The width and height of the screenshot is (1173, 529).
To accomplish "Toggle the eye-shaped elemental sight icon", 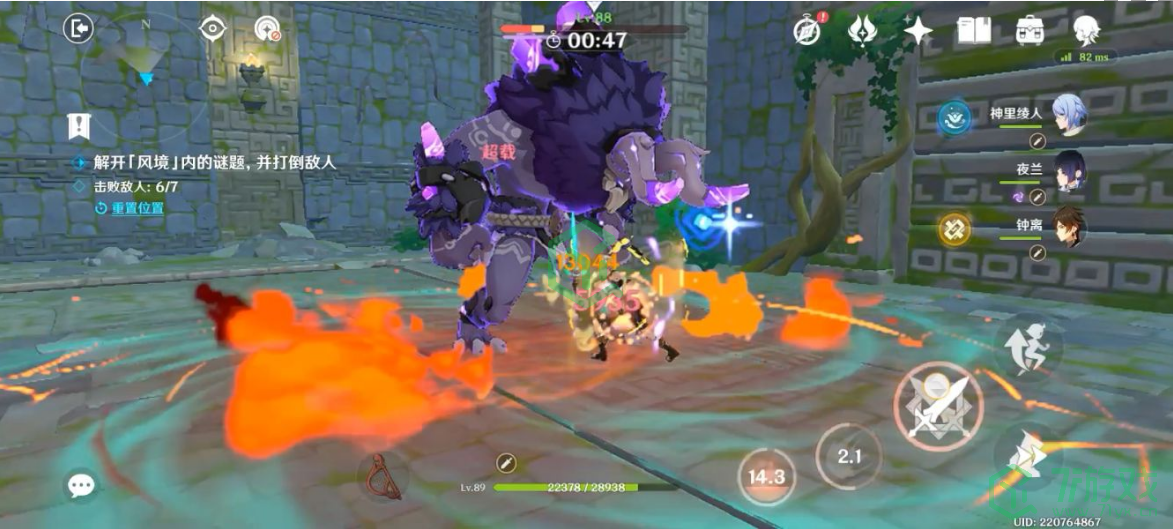I will pyautogui.click(x=212, y=28).
